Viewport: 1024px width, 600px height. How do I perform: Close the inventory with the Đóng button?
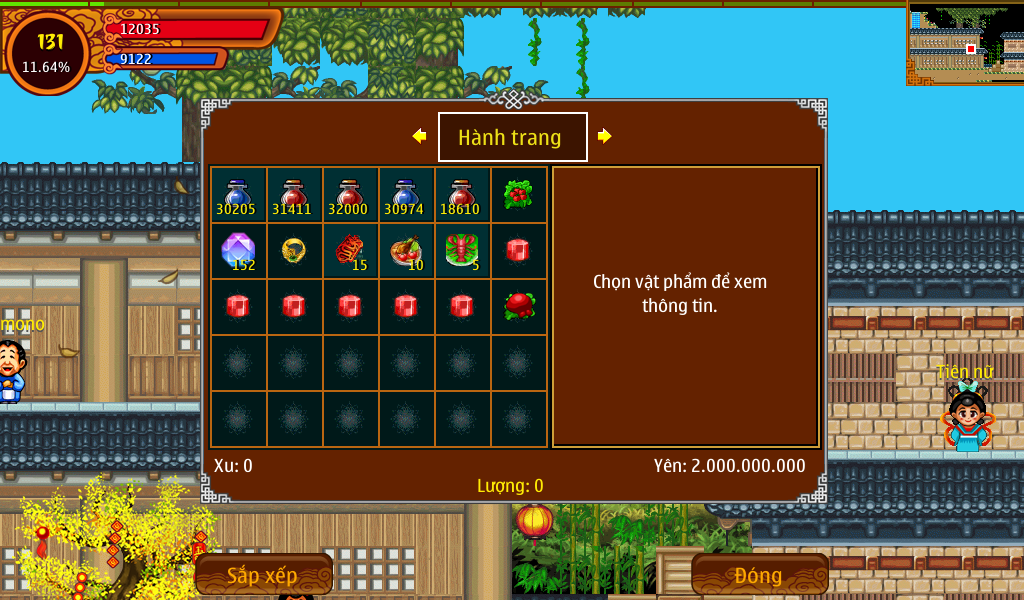coord(759,575)
